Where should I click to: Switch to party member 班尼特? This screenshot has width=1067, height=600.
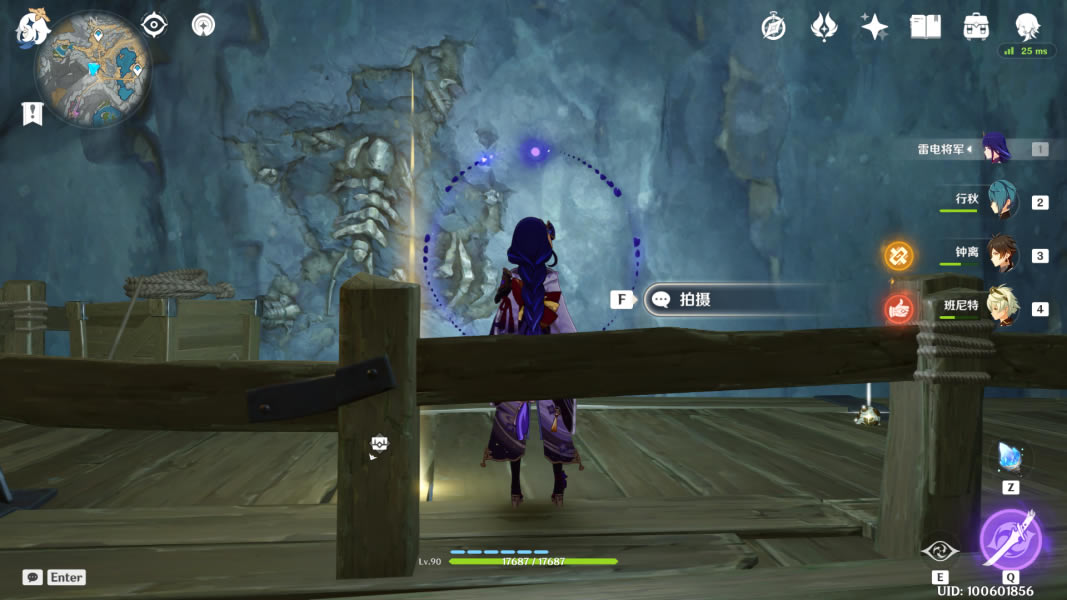coord(1001,307)
